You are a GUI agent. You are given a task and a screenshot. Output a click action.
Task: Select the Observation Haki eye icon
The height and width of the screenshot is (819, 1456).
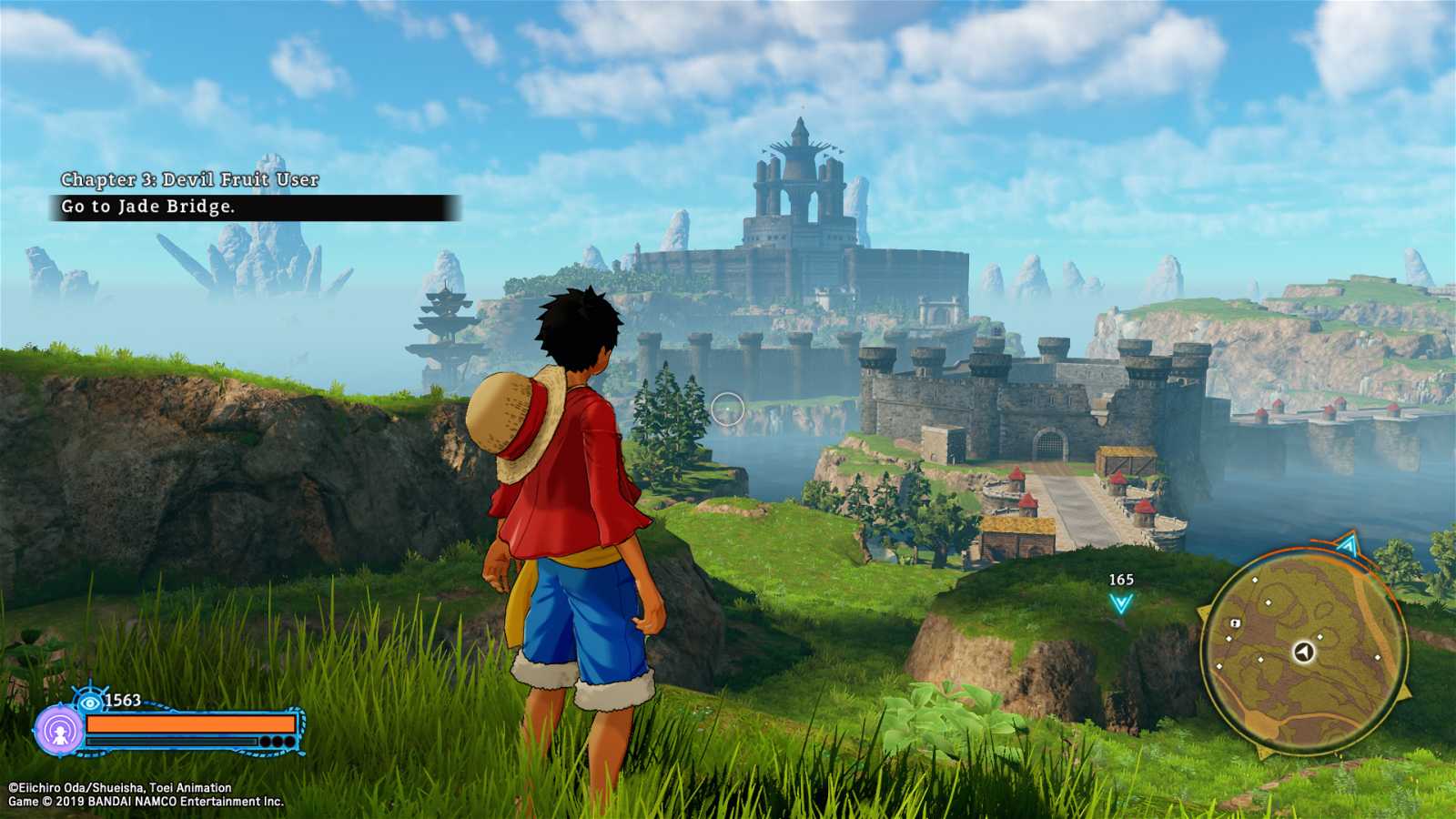pyautogui.click(x=89, y=702)
